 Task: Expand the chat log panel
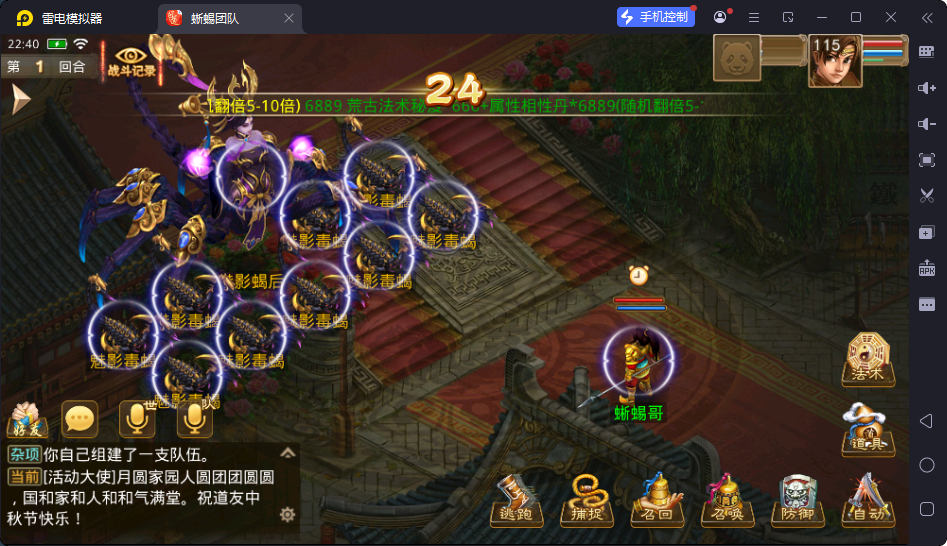(287, 453)
